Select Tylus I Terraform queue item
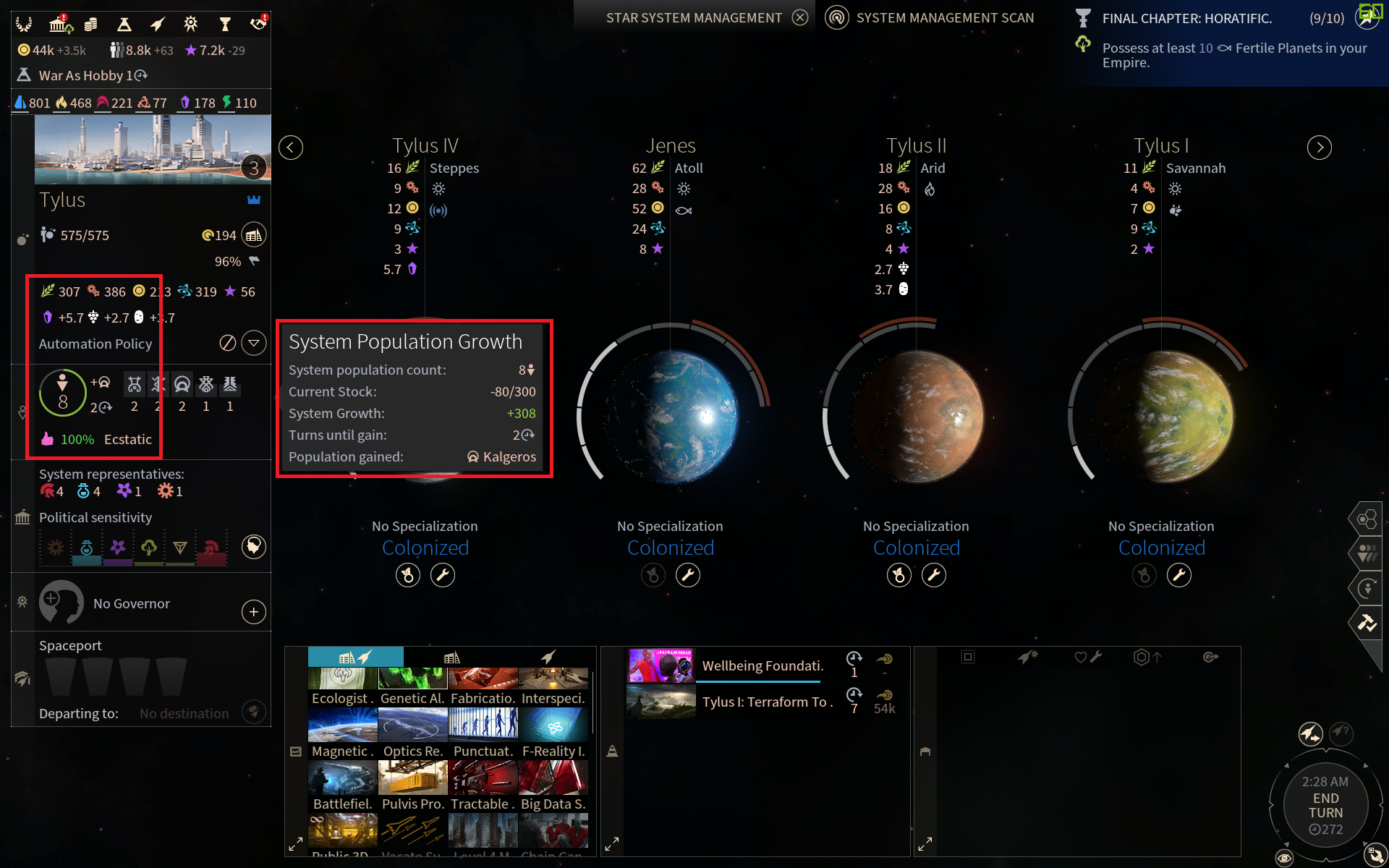The height and width of the screenshot is (868, 1389). (767, 702)
